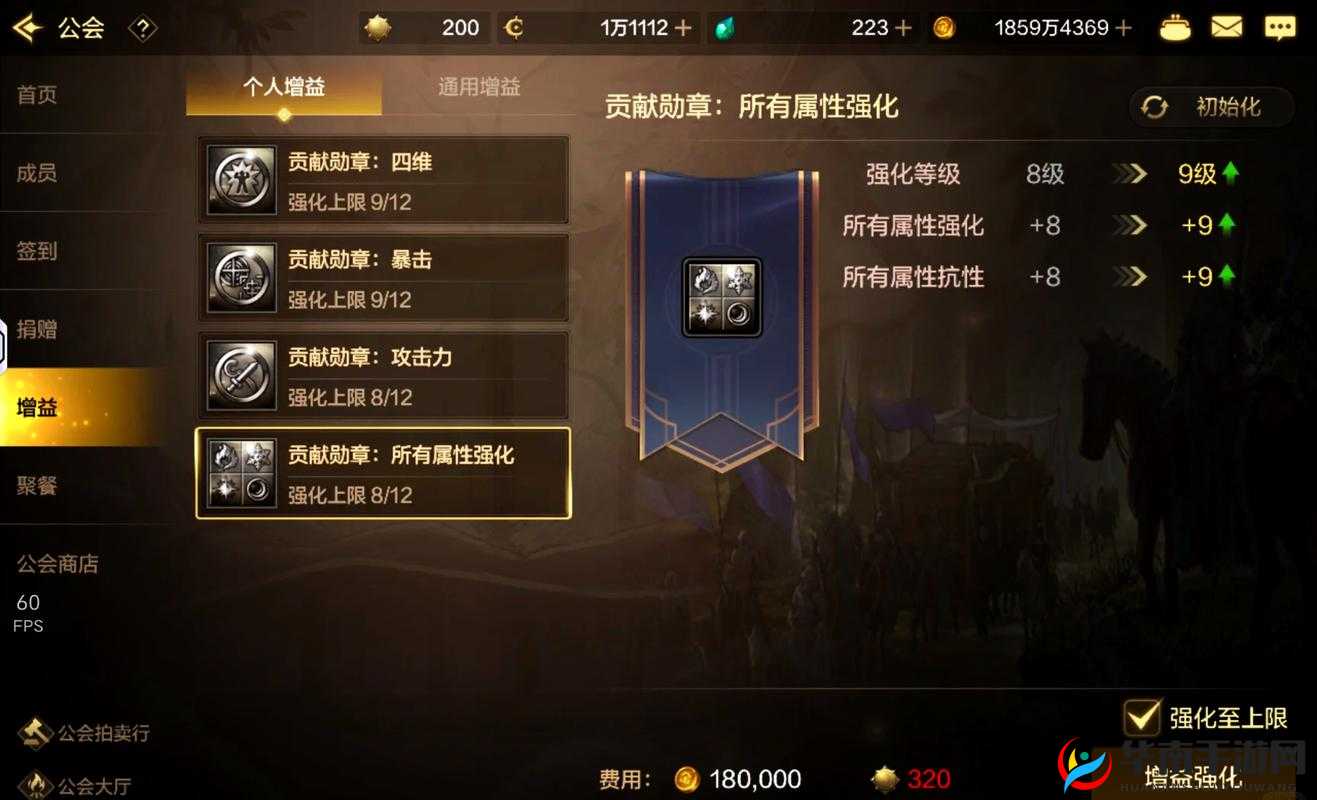Viewport: 1317px width, 800px height.
Task: Open 签到 from the sidebar
Action: coord(35,251)
